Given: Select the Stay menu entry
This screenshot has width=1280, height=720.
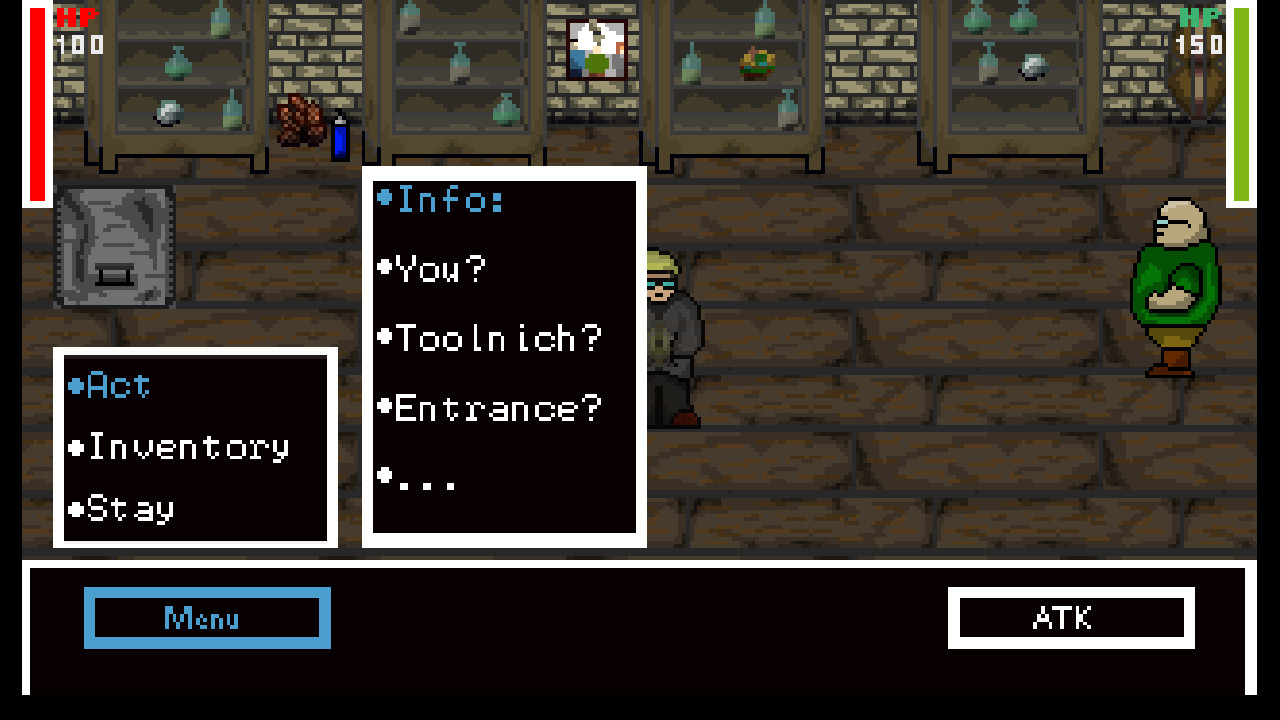Looking at the screenshot, I should click(120, 510).
